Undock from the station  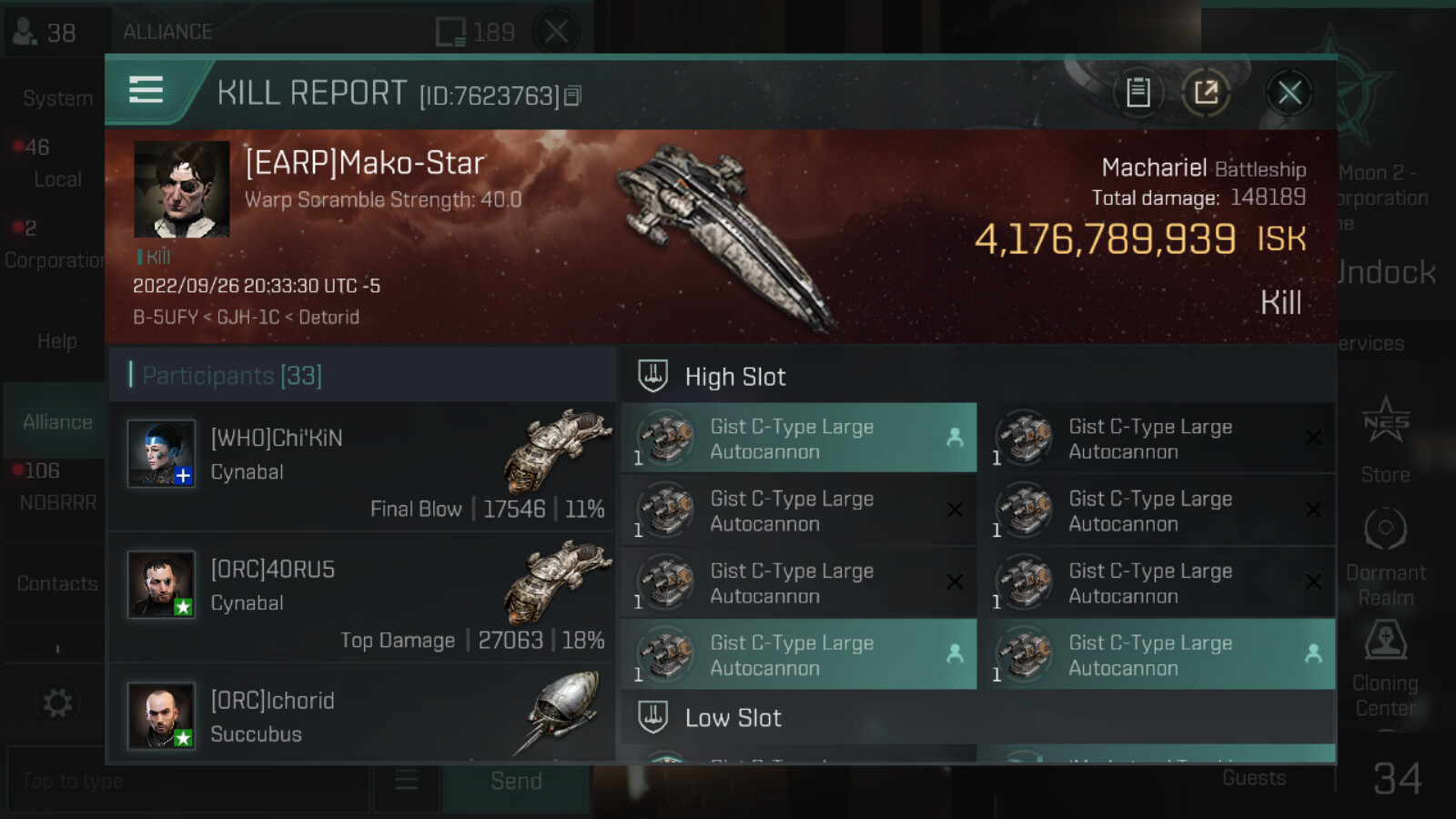click(x=1385, y=272)
